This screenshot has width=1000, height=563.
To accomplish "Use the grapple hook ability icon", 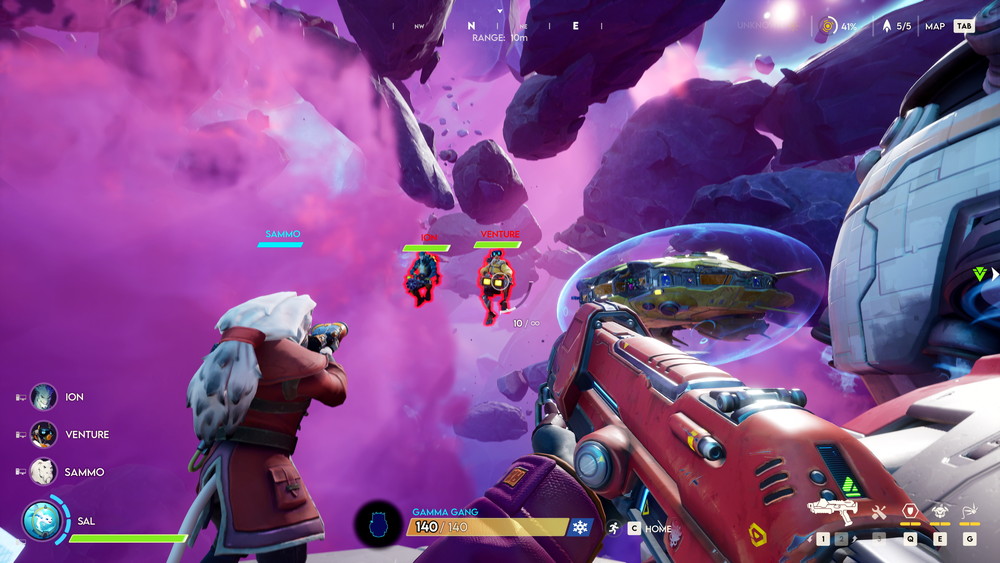I will (969, 511).
